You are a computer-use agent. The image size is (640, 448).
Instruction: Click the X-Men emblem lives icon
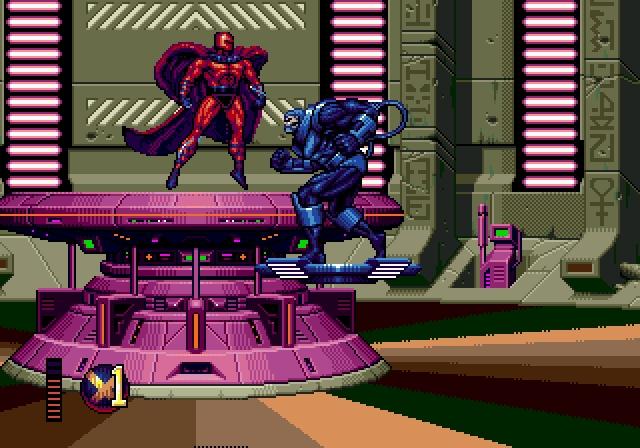coord(96,386)
